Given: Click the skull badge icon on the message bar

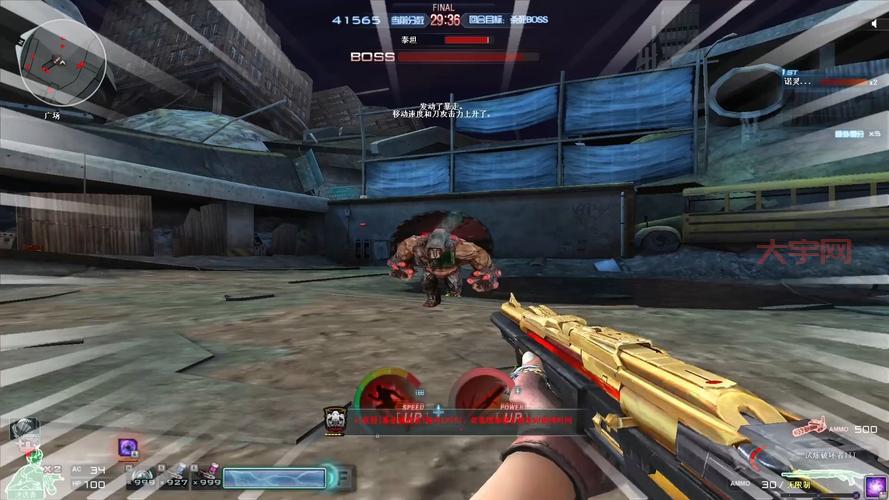Looking at the screenshot, I should 333,417.
